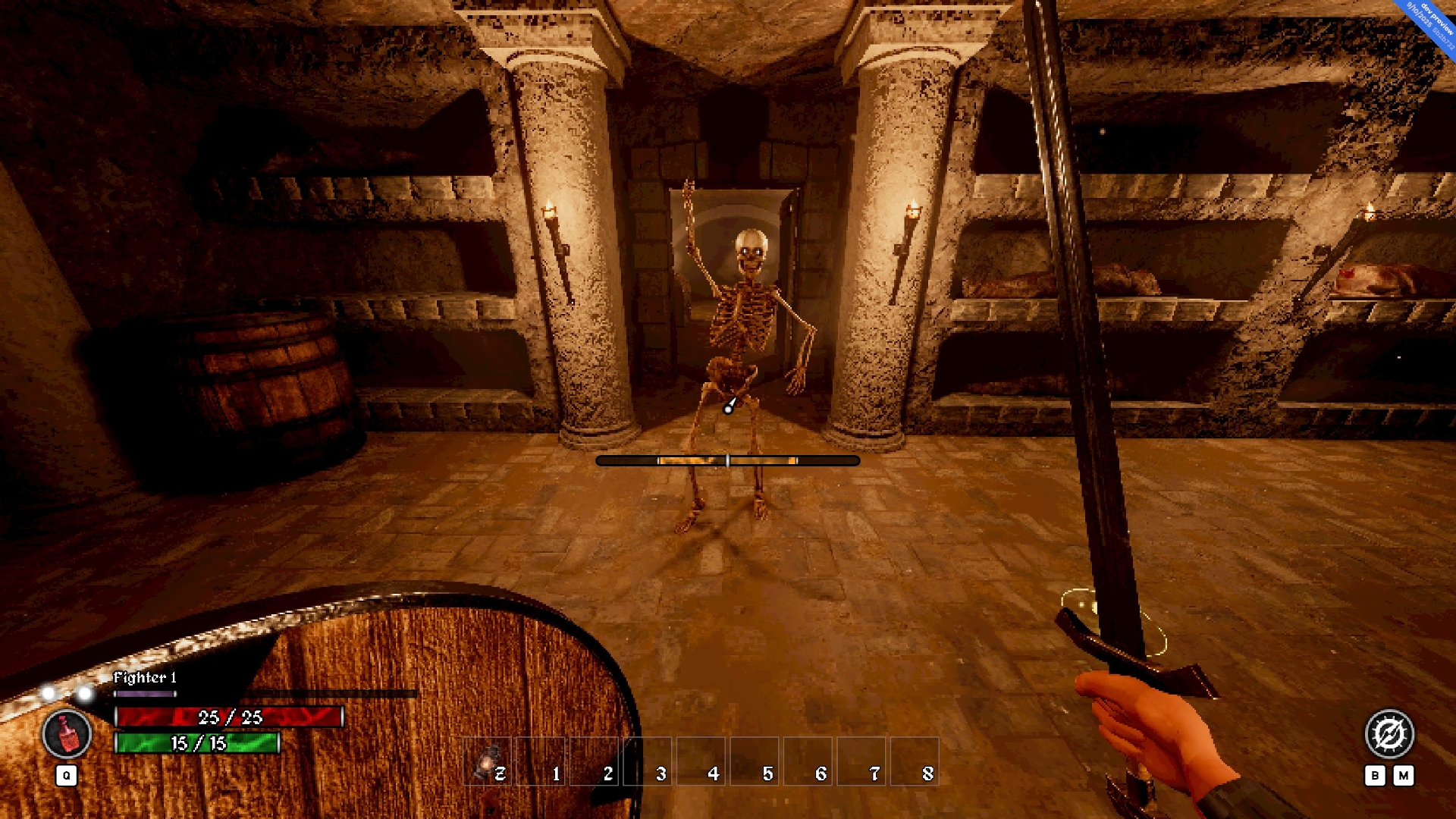Select hotbar slot numbered 4
1456x819 pixels.
(x=701, y=761)
